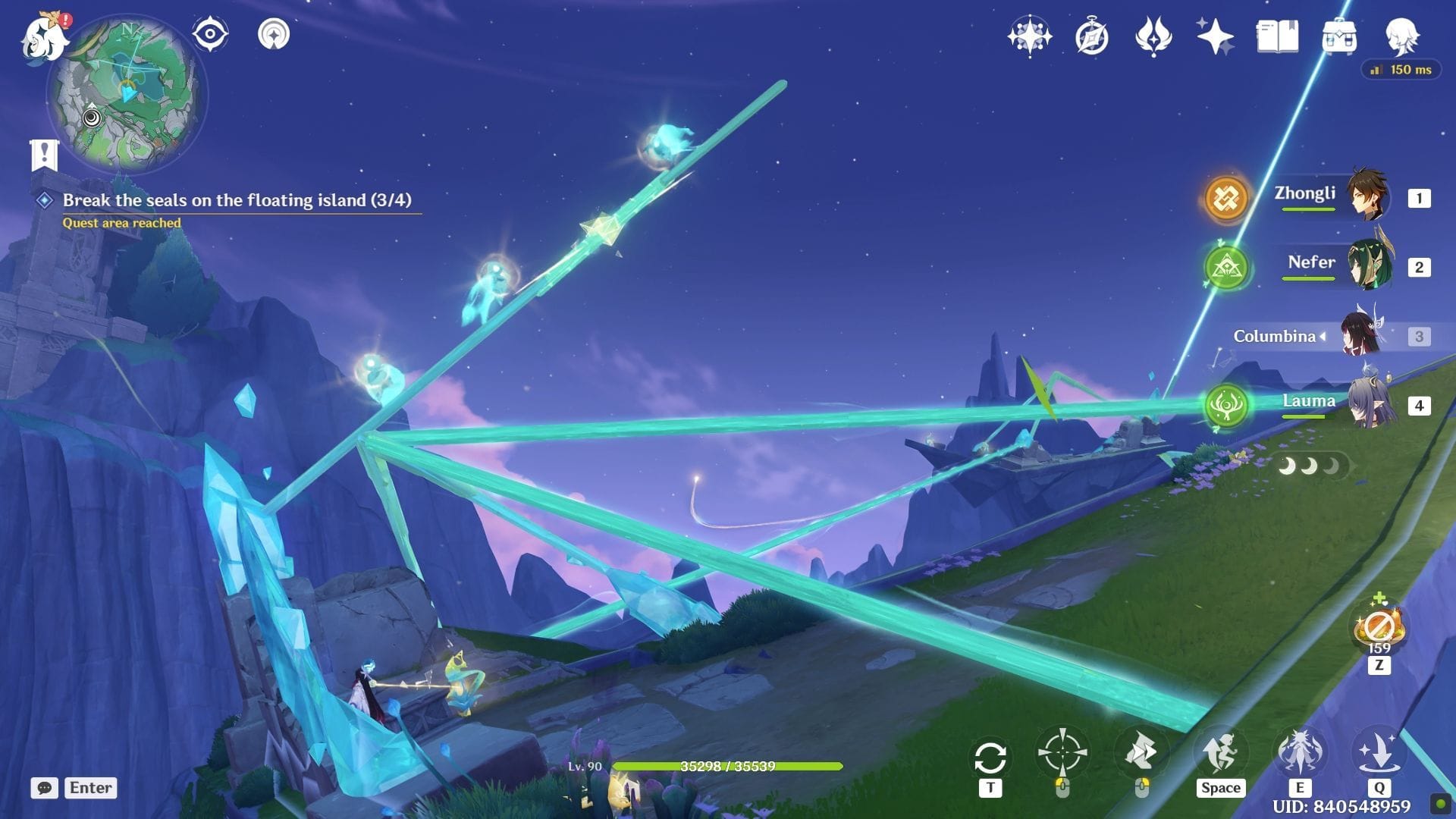The height and width of the screenshot is (819, 1456).
Task: Click the circular arrows swap icon
Action: pyautogui.click(x=990, y=758)
